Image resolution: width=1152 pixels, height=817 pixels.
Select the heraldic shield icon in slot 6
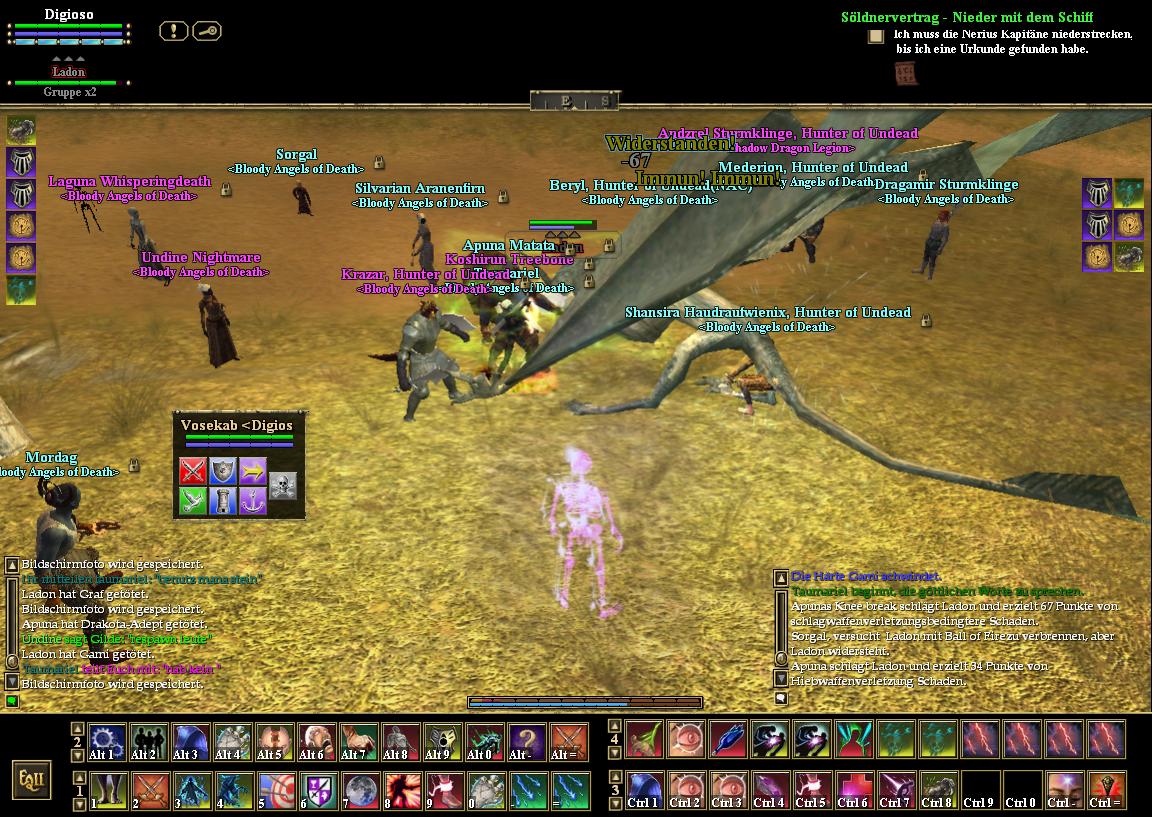(317, 789)
